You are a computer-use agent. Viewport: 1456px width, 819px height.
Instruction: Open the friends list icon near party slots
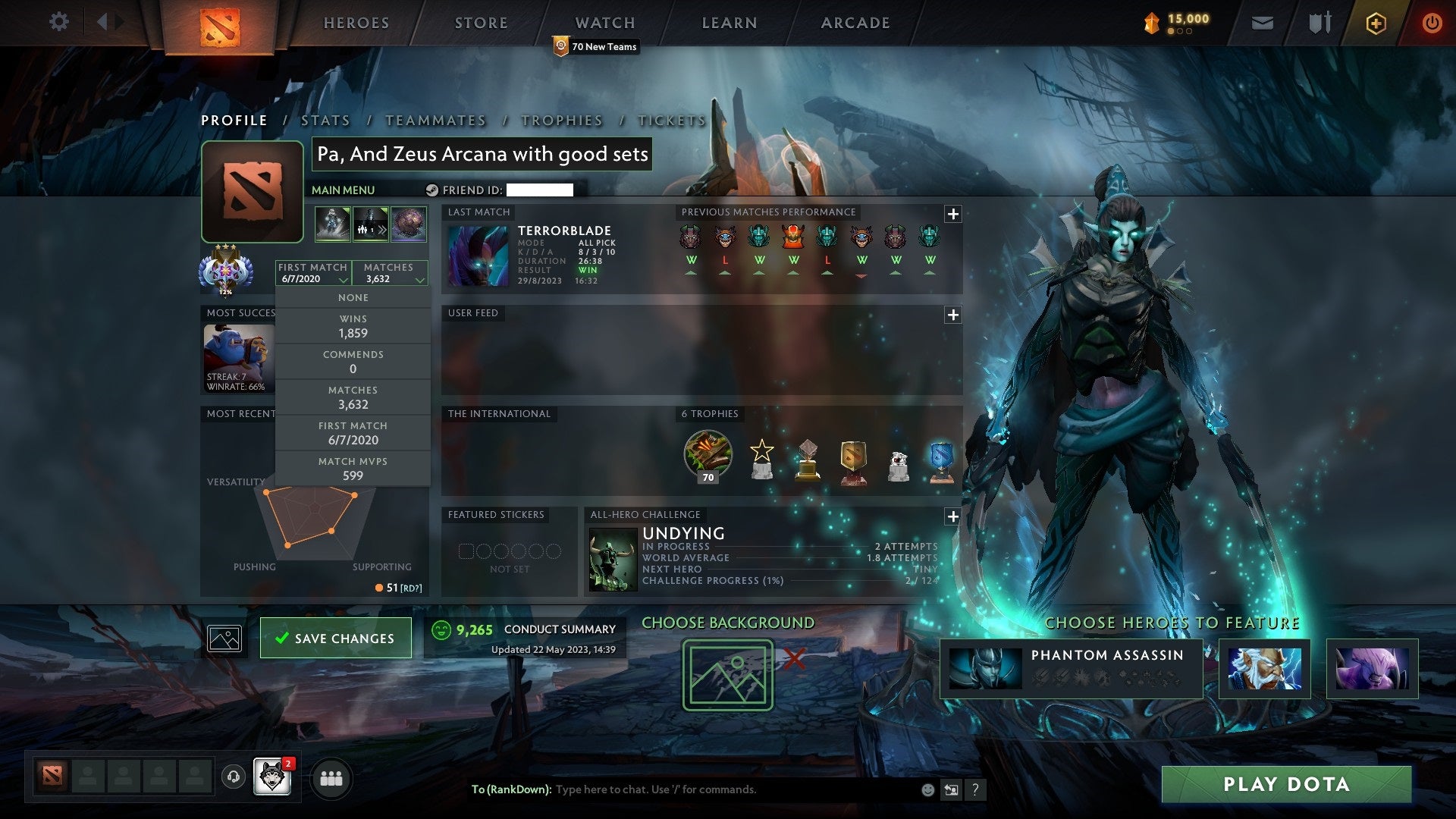click(x=331, y=778)
